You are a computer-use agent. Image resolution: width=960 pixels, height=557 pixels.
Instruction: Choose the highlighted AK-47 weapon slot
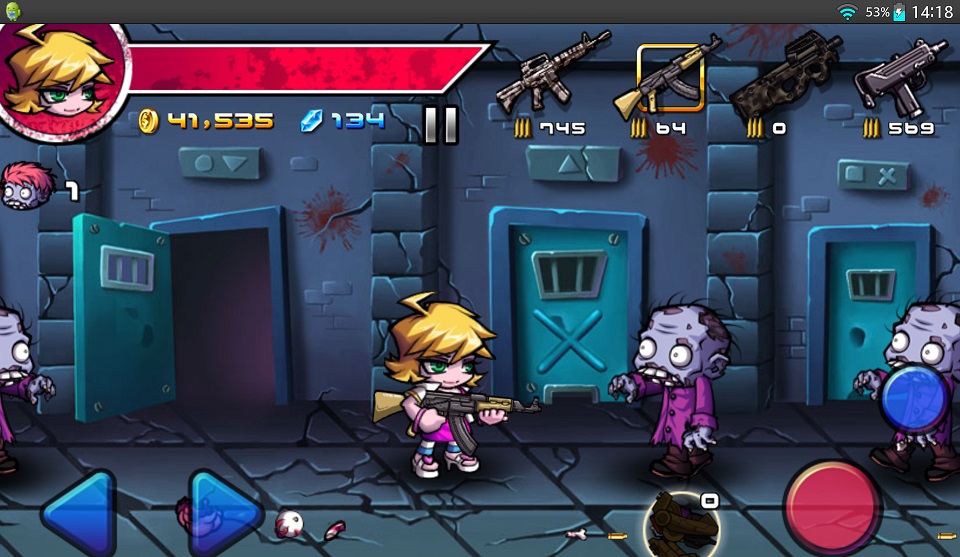pos(670,77)
